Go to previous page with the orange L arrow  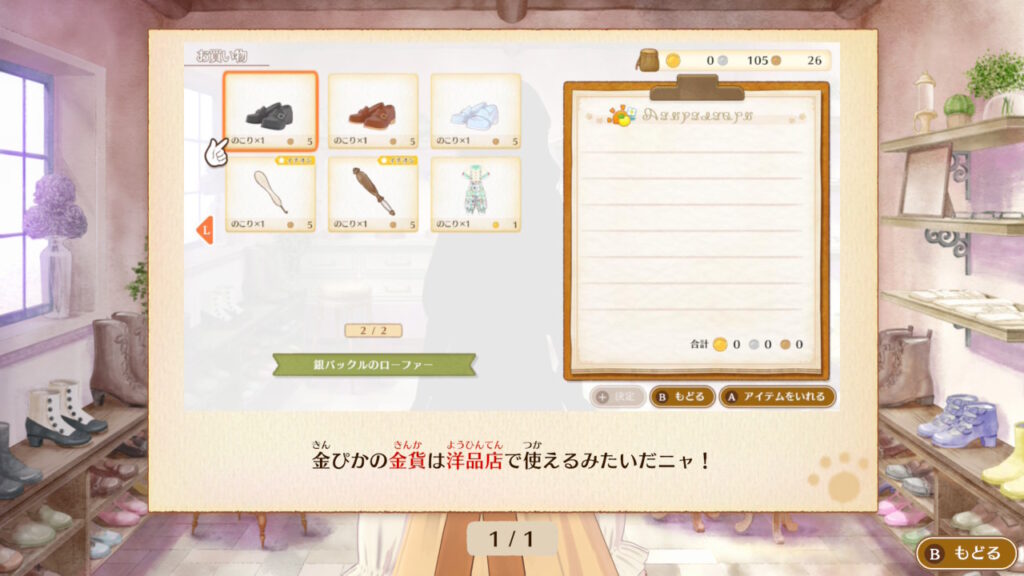204,230
